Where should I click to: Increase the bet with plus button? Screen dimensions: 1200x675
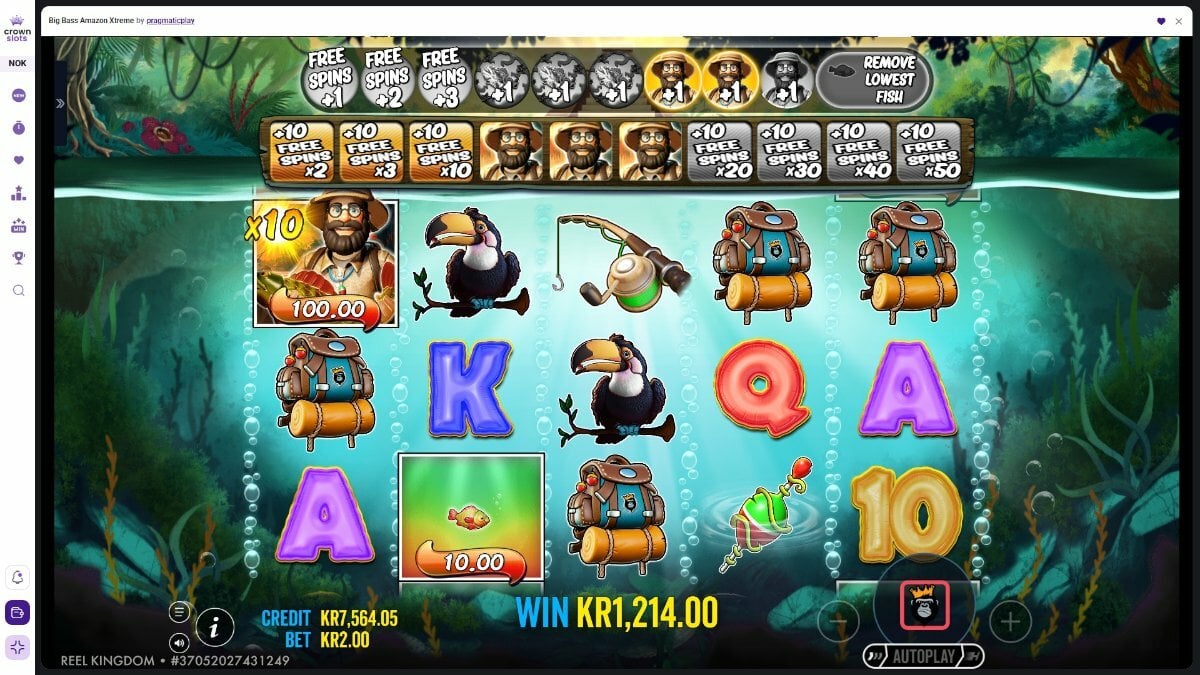[1010, 622]
